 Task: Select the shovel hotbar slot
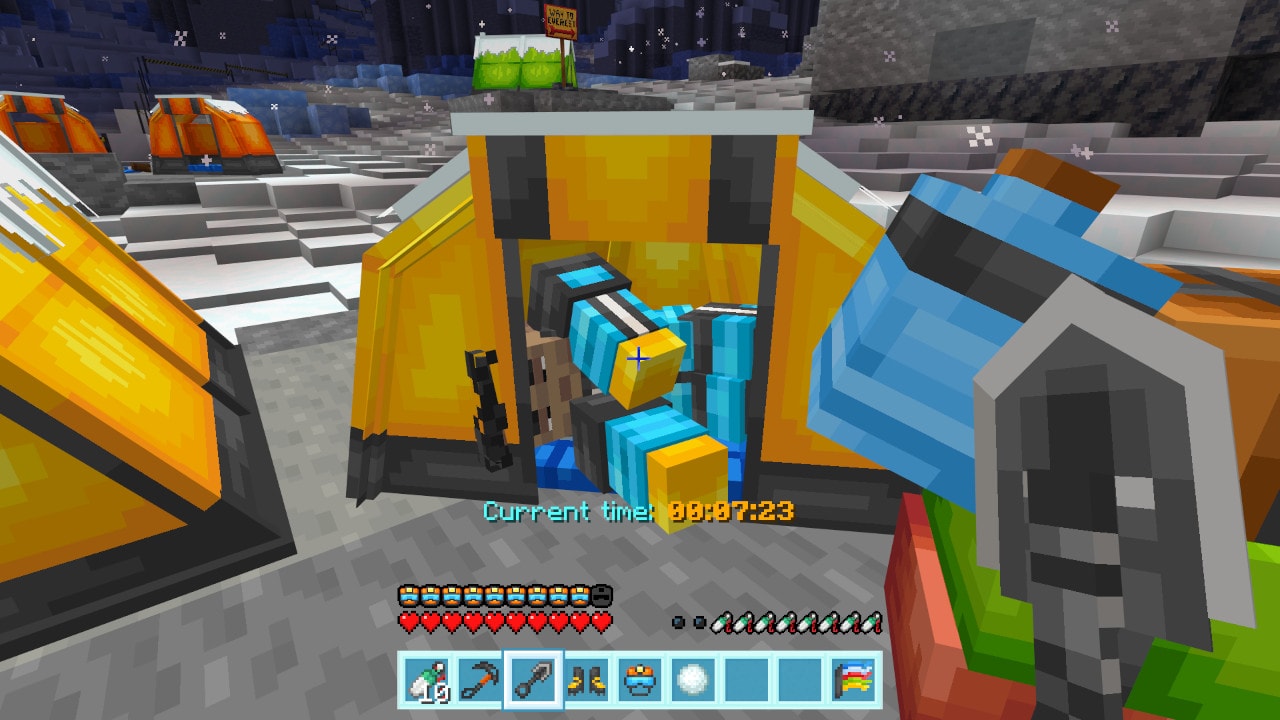click(x=534, y=680)
